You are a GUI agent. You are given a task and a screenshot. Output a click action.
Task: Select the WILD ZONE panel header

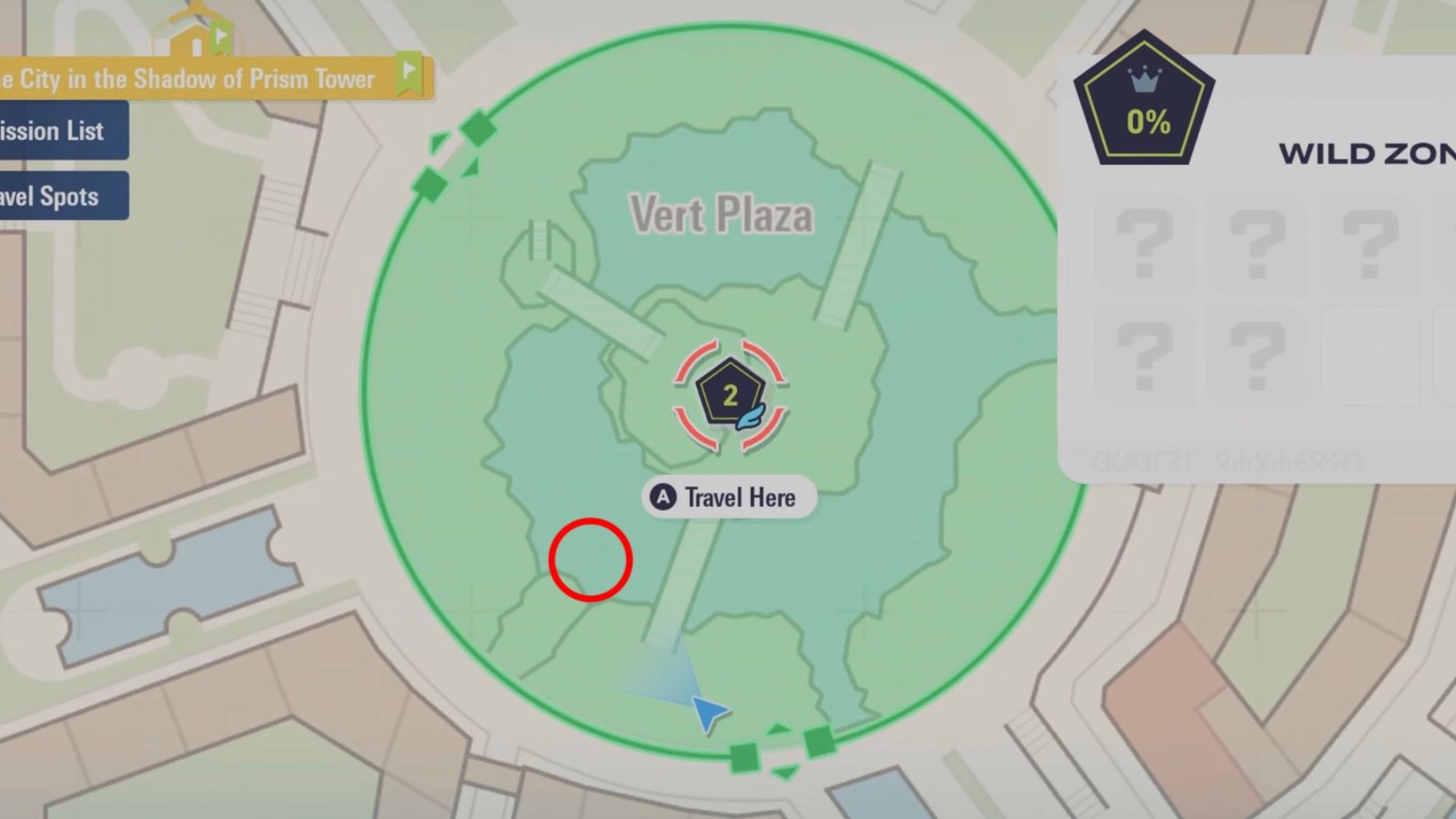point(1365,153)
